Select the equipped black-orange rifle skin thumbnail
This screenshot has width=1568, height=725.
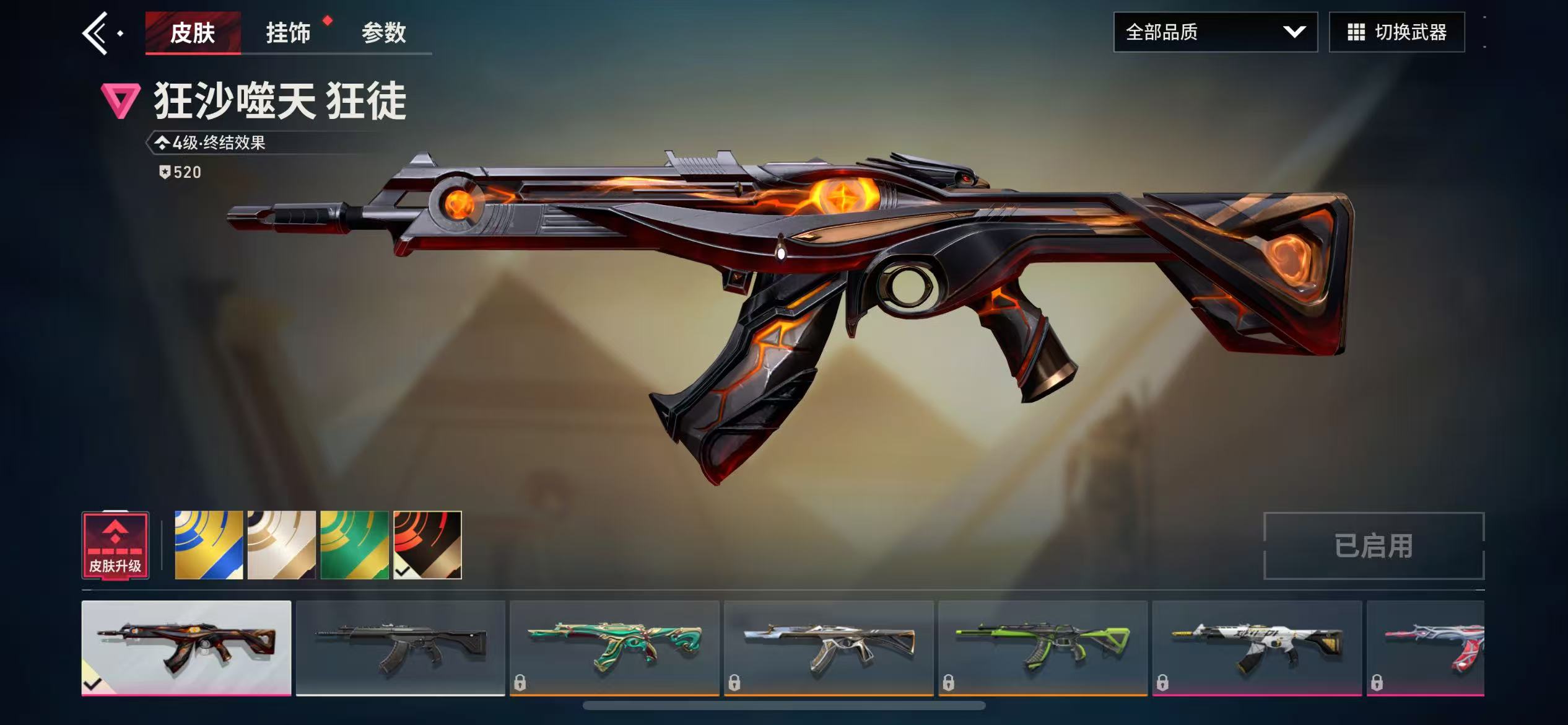186,648
